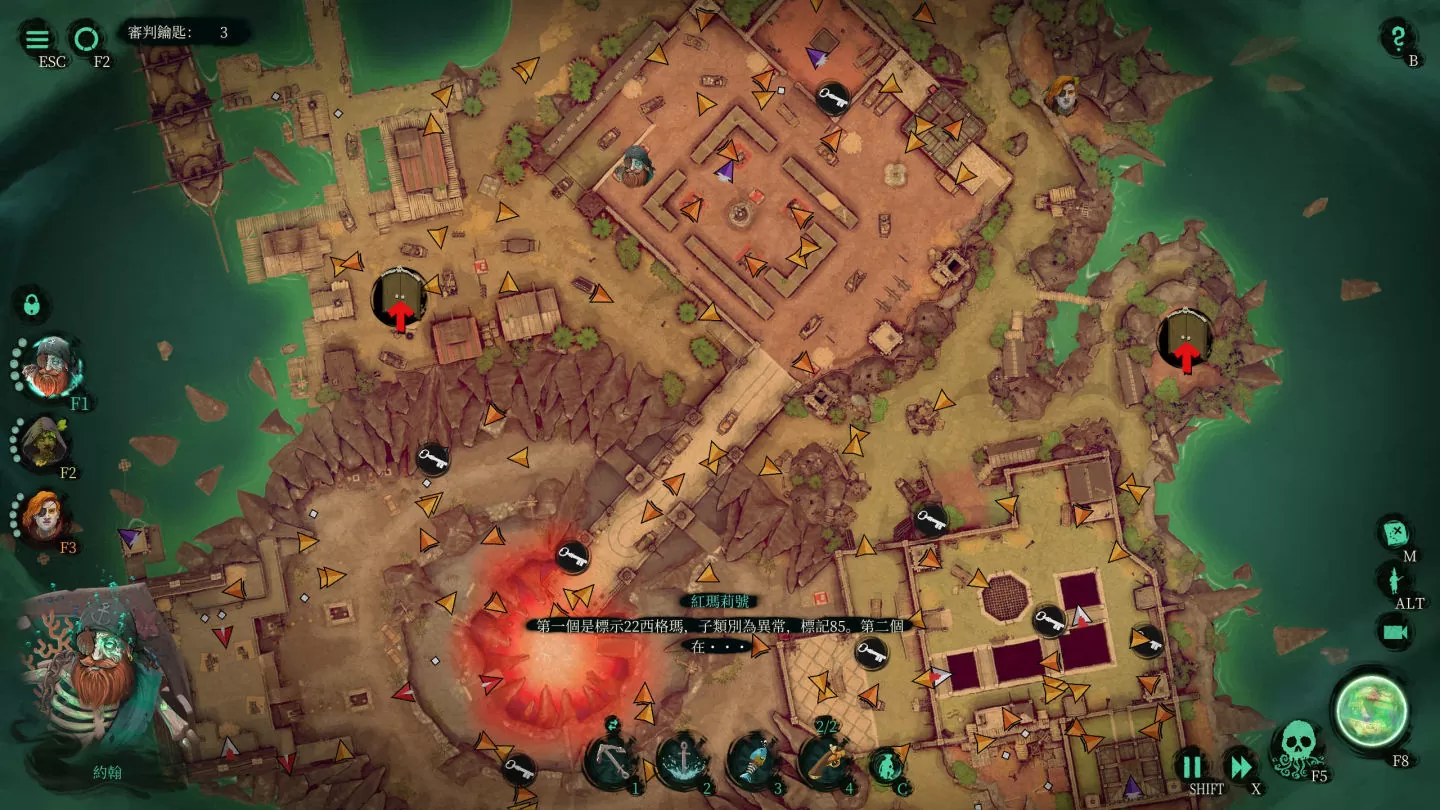Open the question mark help button
The image size is (1440, 810).
(x=1396, y=37)
